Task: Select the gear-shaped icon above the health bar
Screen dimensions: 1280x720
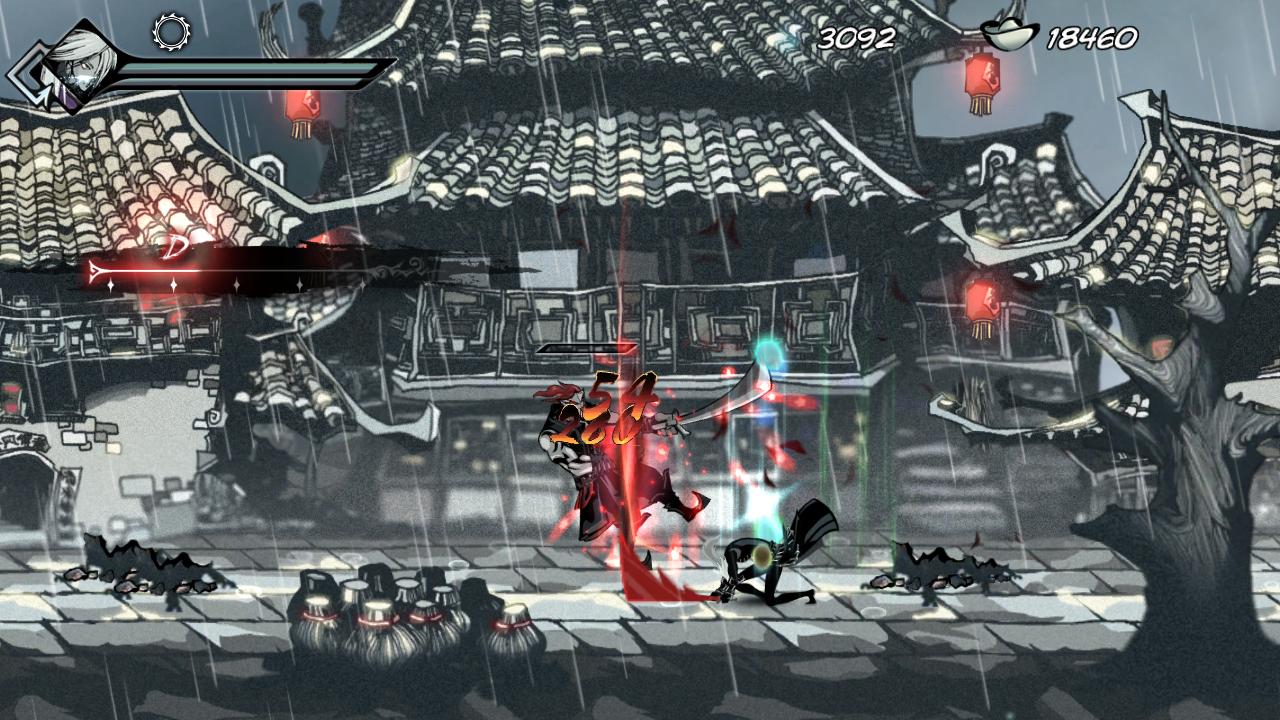Action: coord(171,32)
